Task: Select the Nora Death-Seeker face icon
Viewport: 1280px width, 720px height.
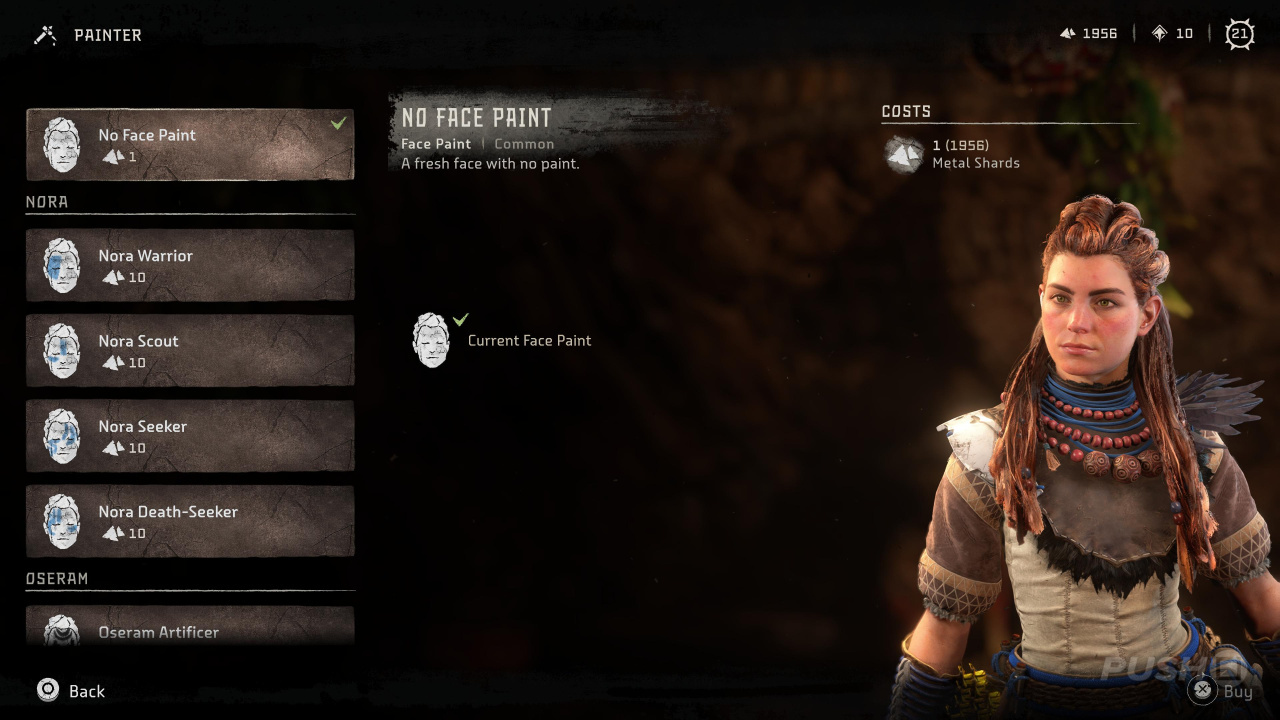Action: coord(61,521)
